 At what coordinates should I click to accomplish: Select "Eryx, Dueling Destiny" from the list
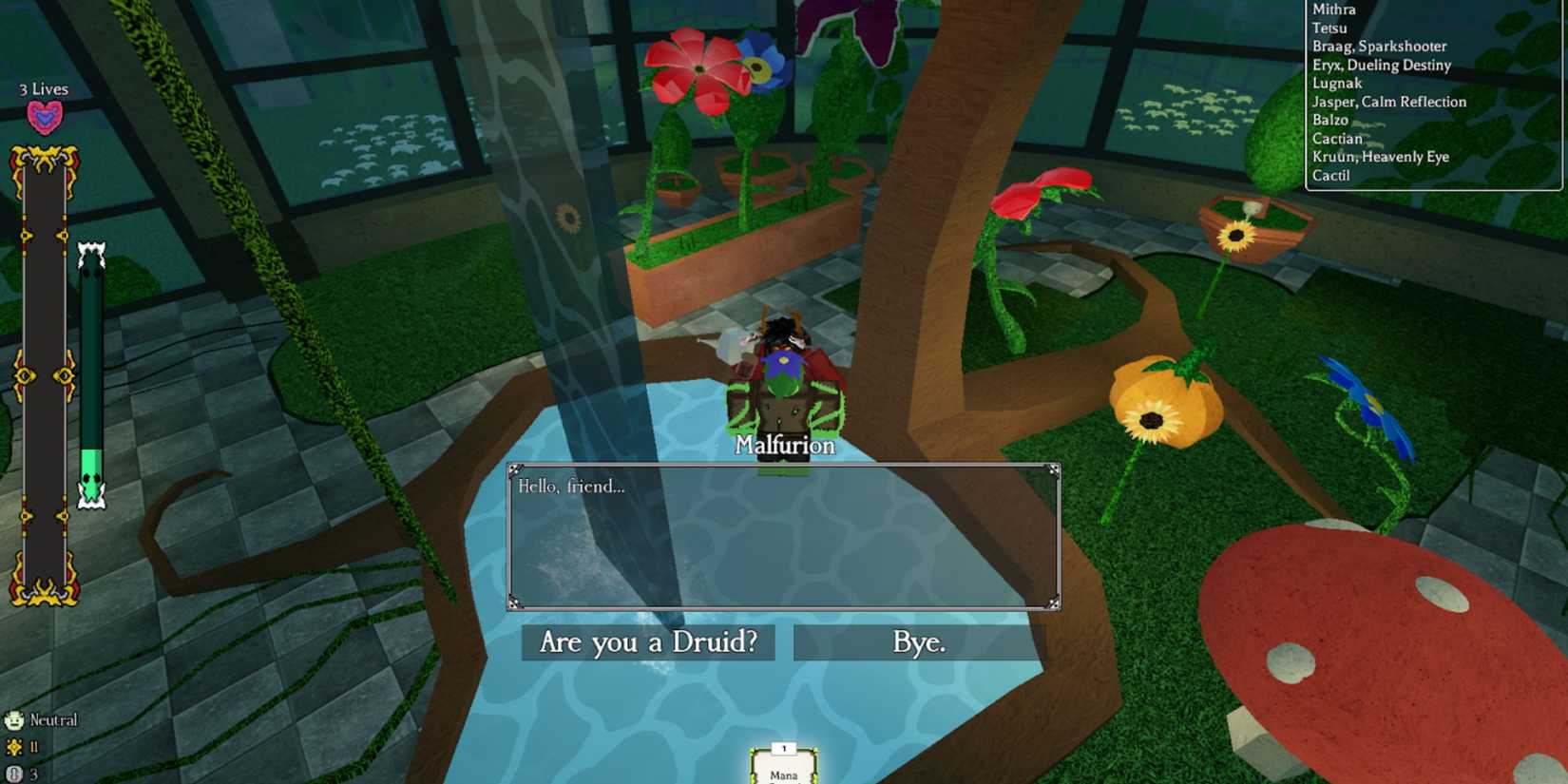(x=1381, y=65)
